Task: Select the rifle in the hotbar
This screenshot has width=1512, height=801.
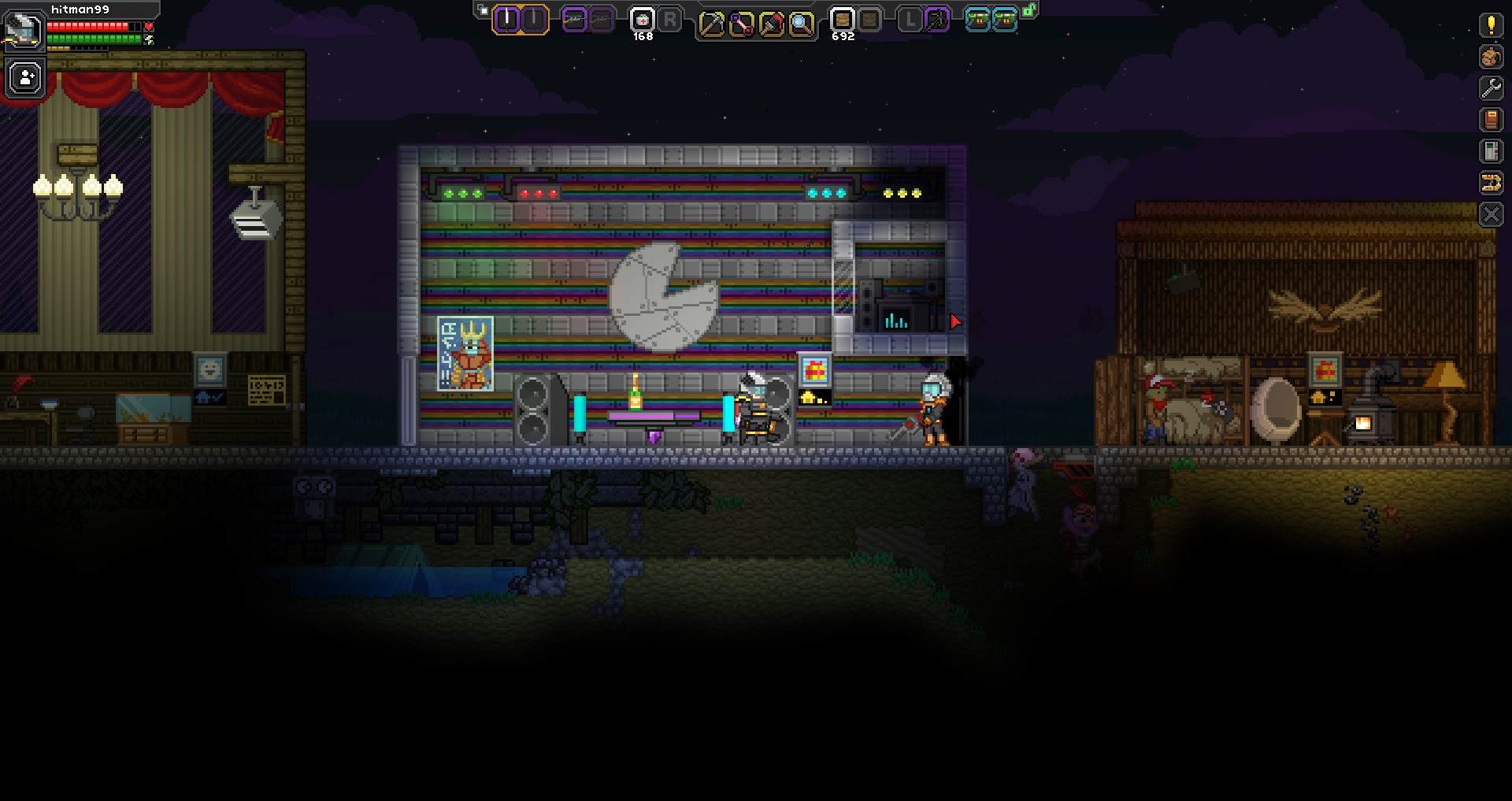Action: pos(574,20)
